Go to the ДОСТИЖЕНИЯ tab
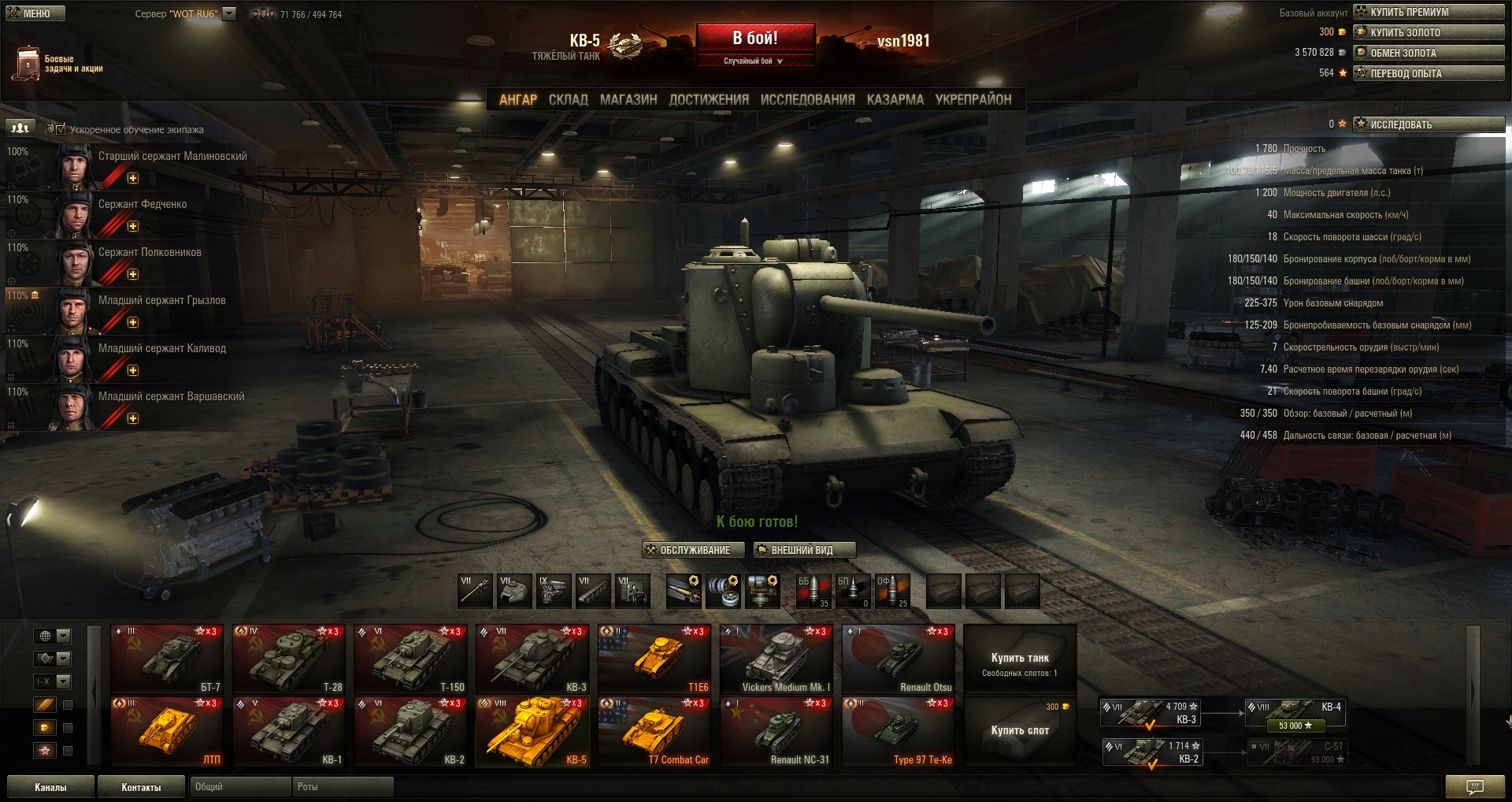 point(709,100)
